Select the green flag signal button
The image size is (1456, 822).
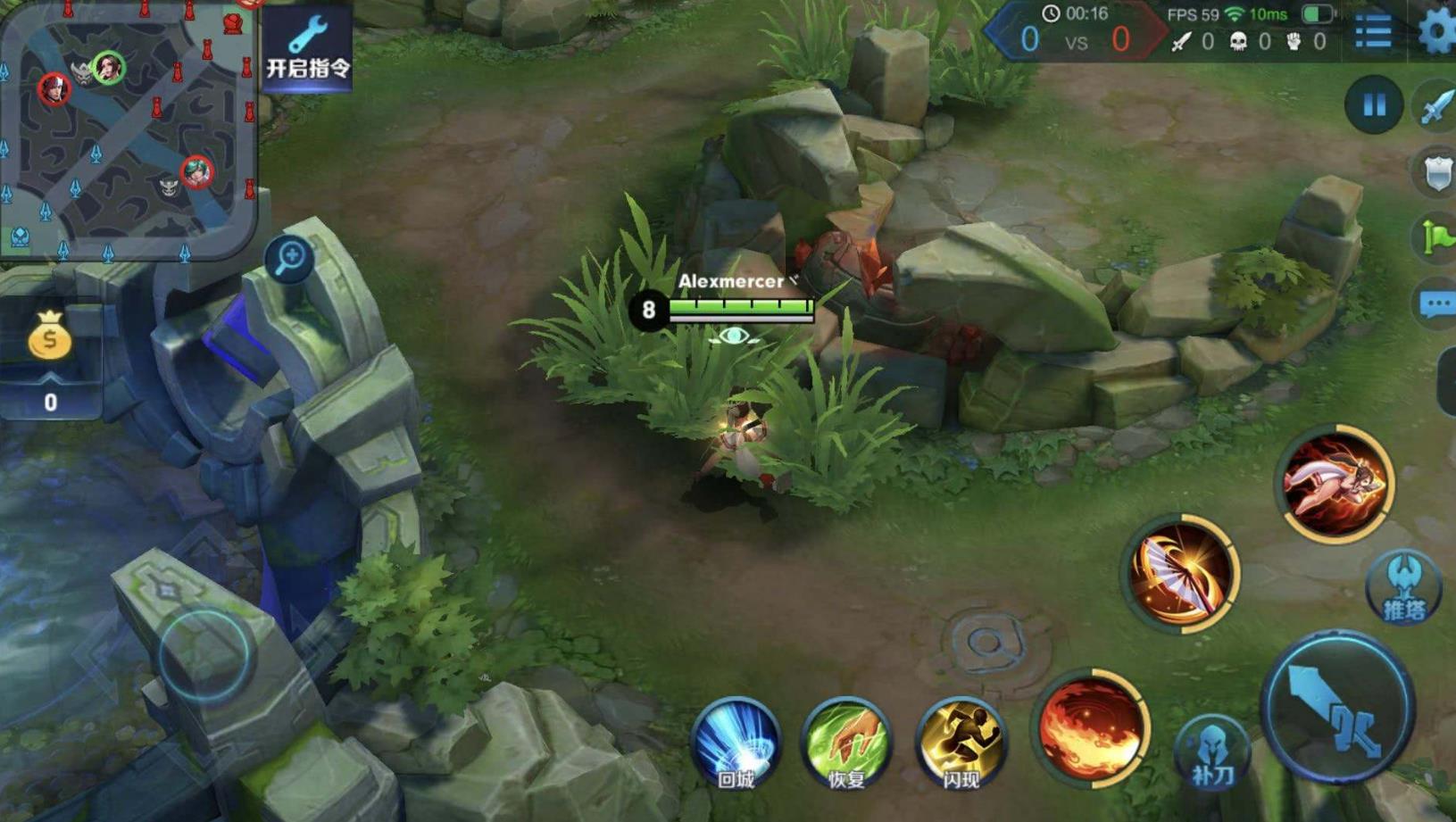point(1436,237)
